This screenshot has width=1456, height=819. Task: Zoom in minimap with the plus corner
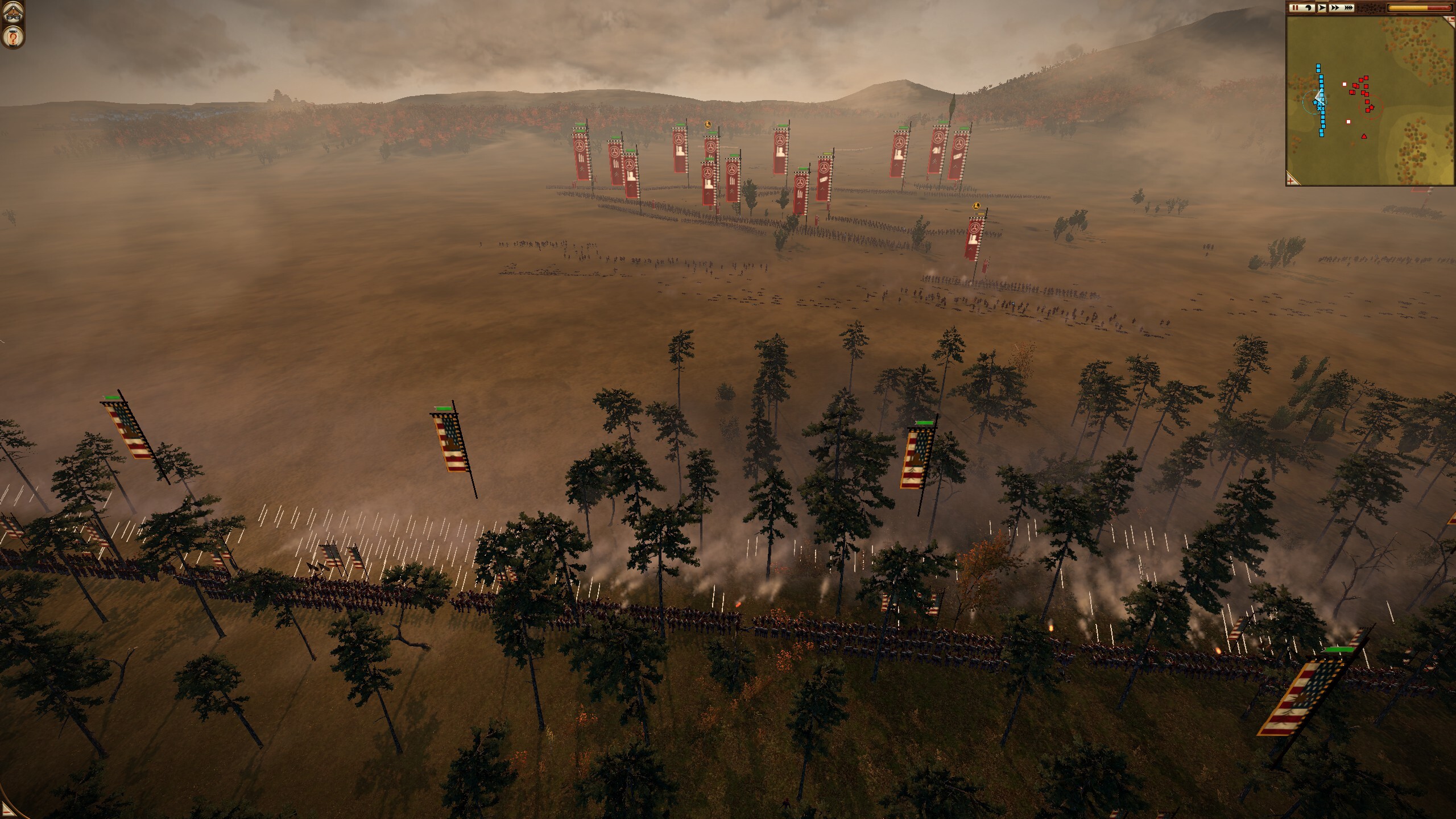[x=1292, y=180]
